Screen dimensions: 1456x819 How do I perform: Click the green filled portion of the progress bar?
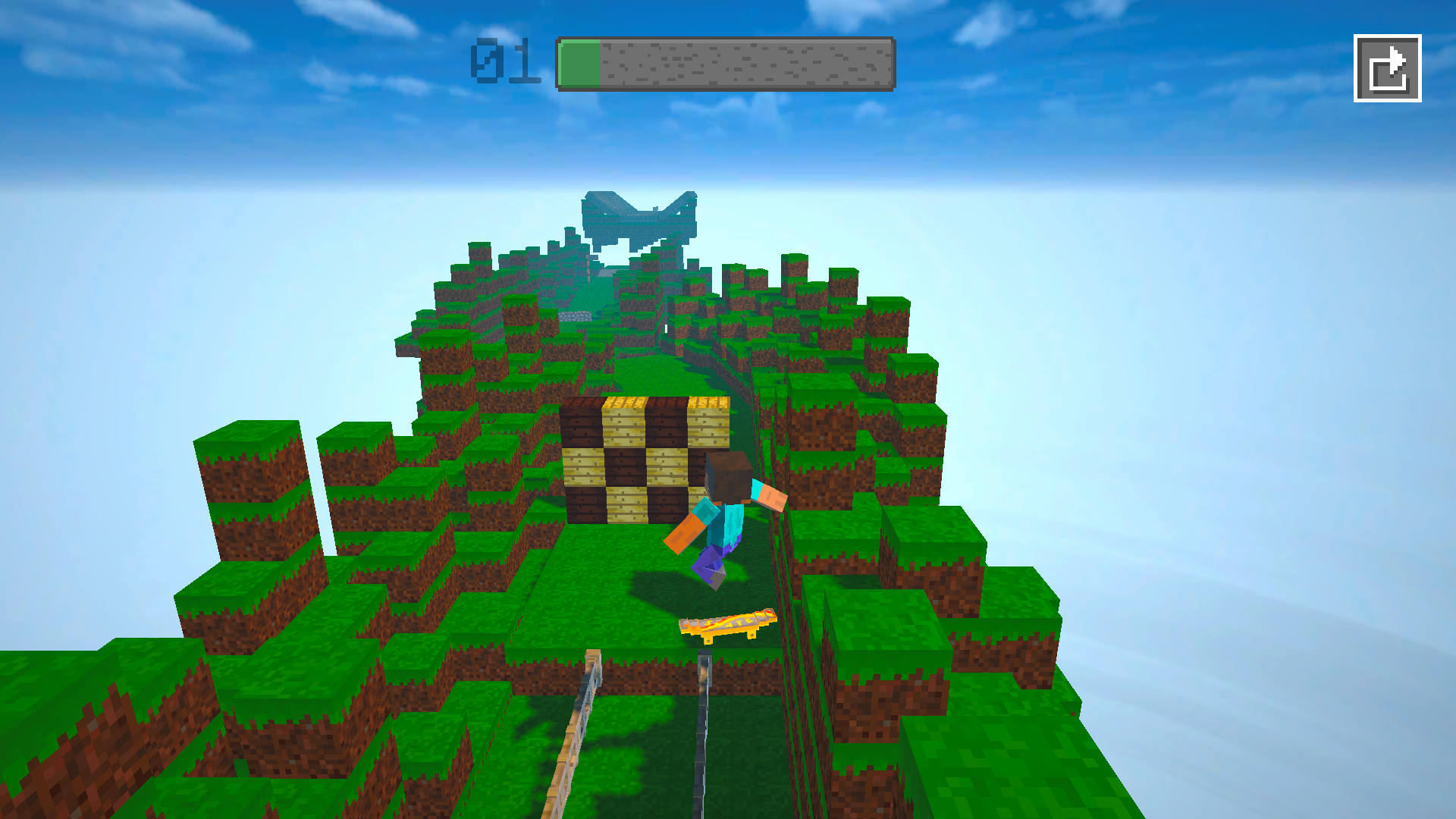(578, 61)
